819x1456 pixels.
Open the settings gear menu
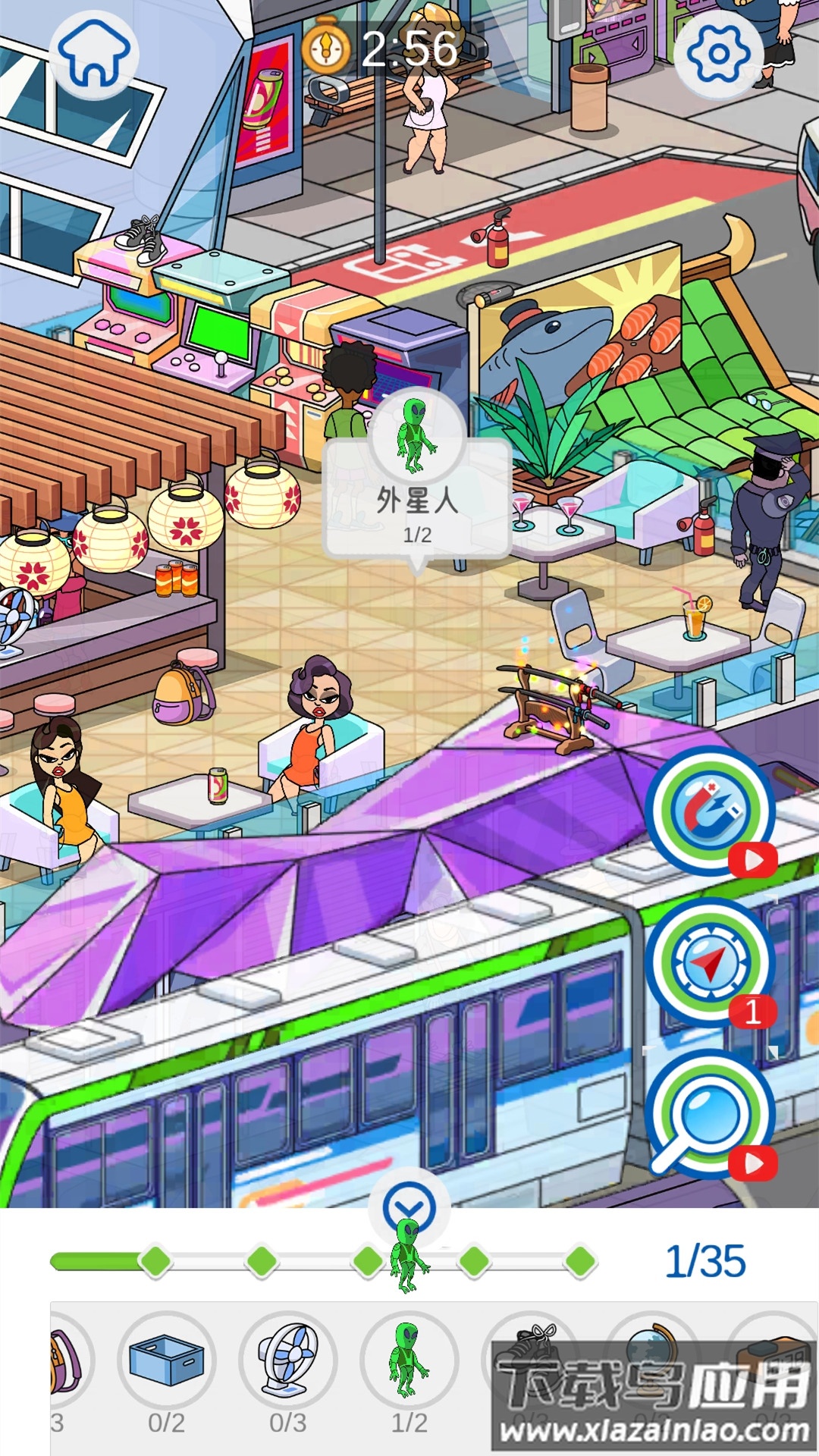[717, 54]
